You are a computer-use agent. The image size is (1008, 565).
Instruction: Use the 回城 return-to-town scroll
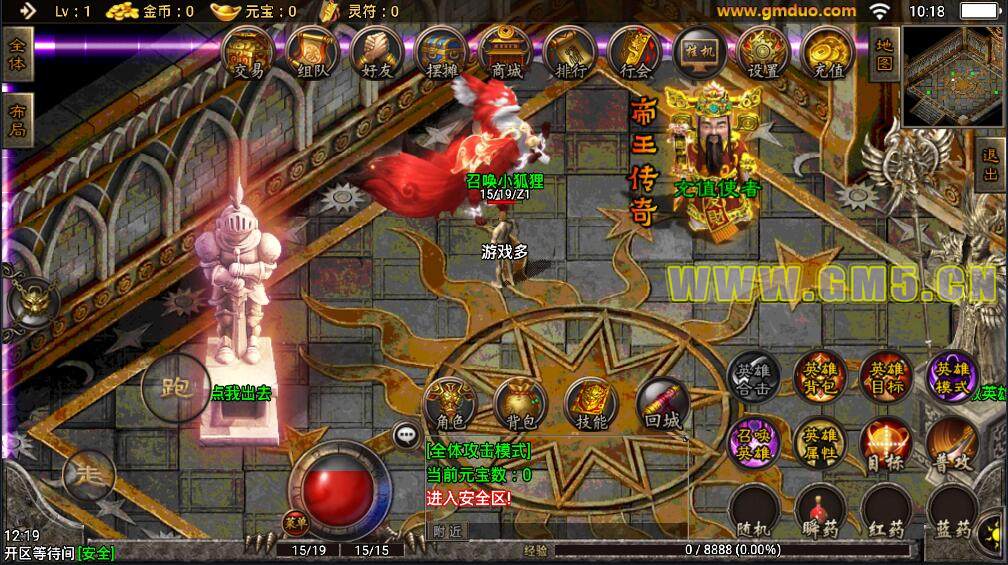point(663,403)
